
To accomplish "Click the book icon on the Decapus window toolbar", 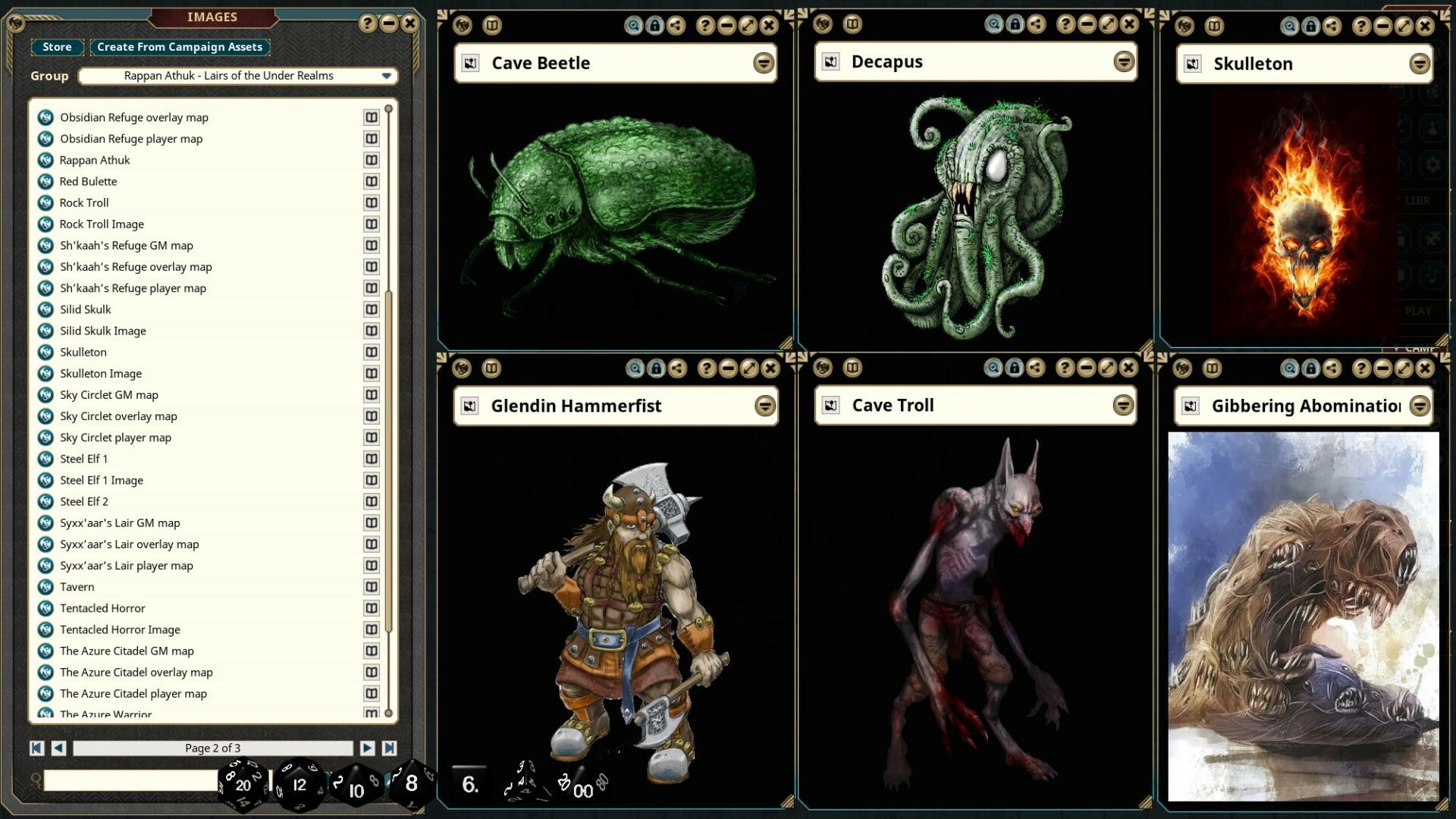I will 852,24.
